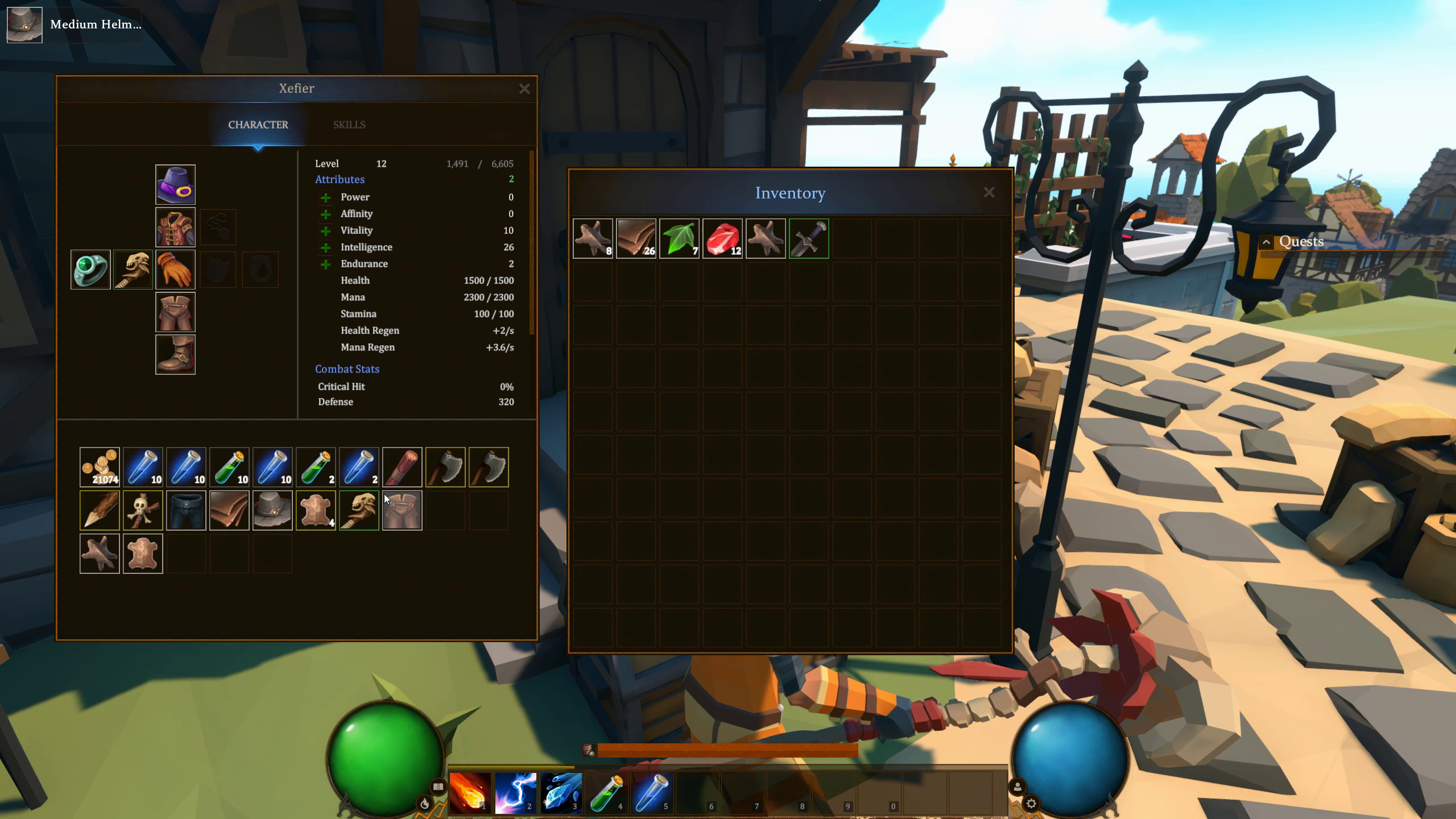Click the gold coin stack showing 21074
Image resolution: width=1456 pixels, height=819 pixels.
pos(100,467)
